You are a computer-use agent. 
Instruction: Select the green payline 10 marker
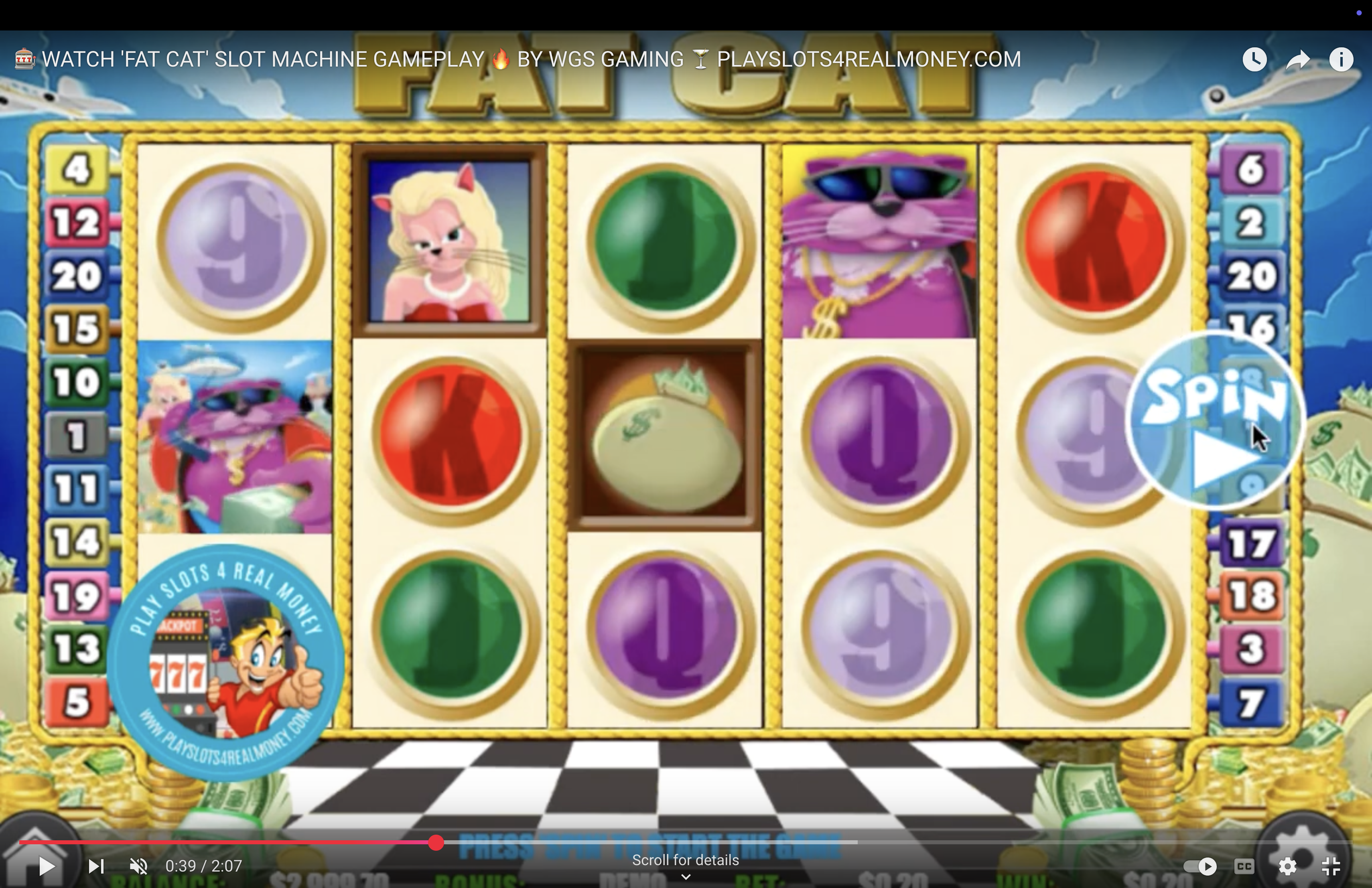77,382
